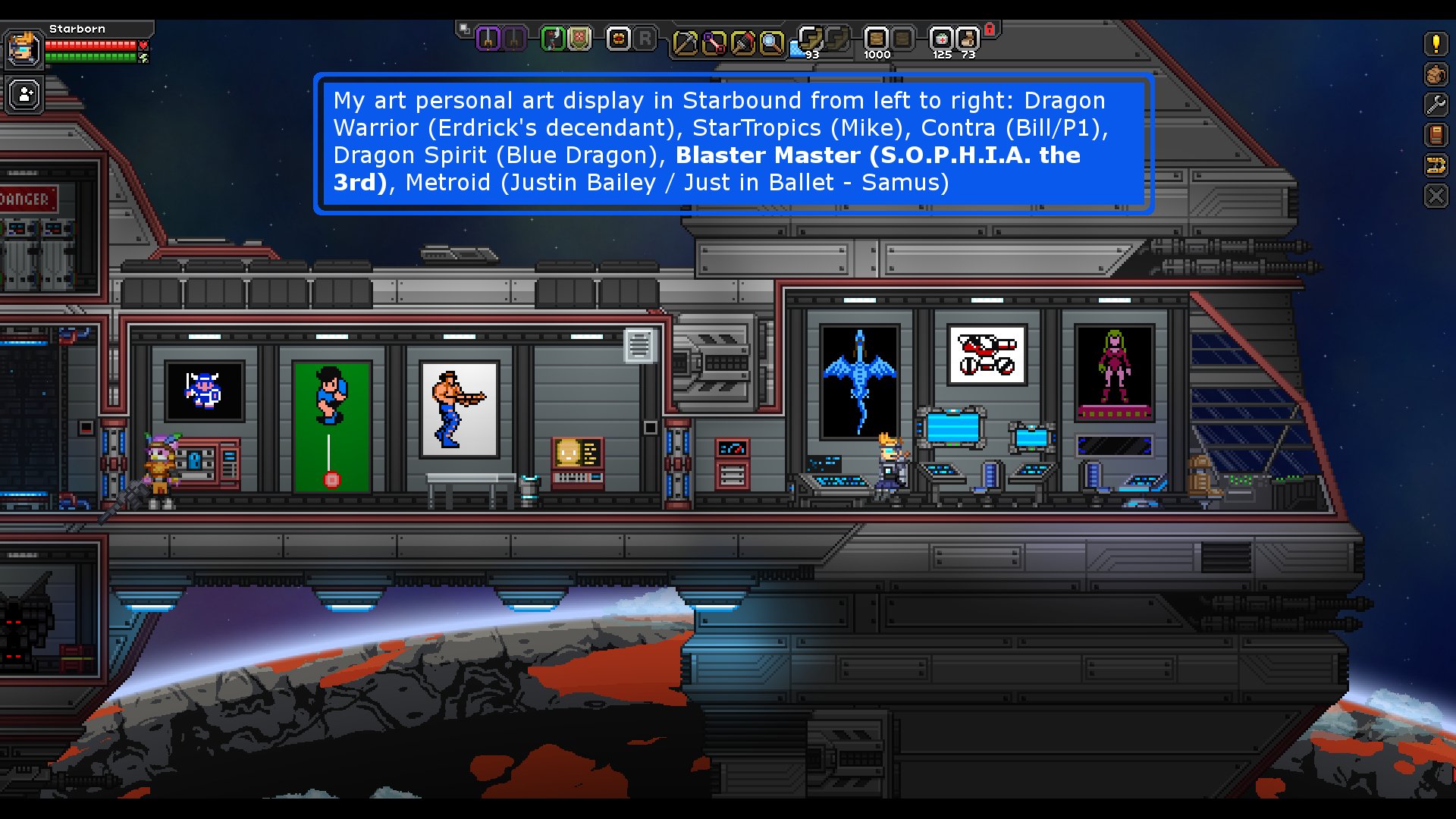
Task: Select the Samus figure display
Action: pos(1112,372)
